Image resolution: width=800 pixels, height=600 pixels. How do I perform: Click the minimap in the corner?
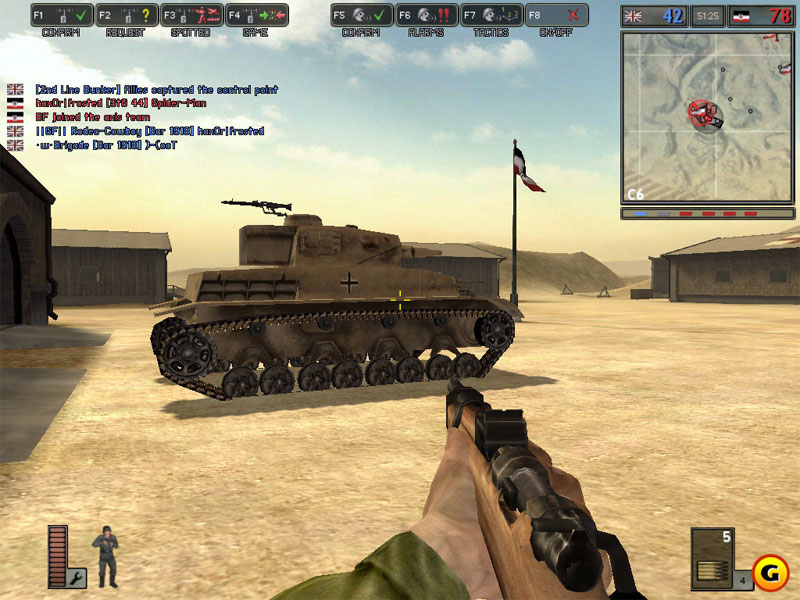(x=706, y=115)
